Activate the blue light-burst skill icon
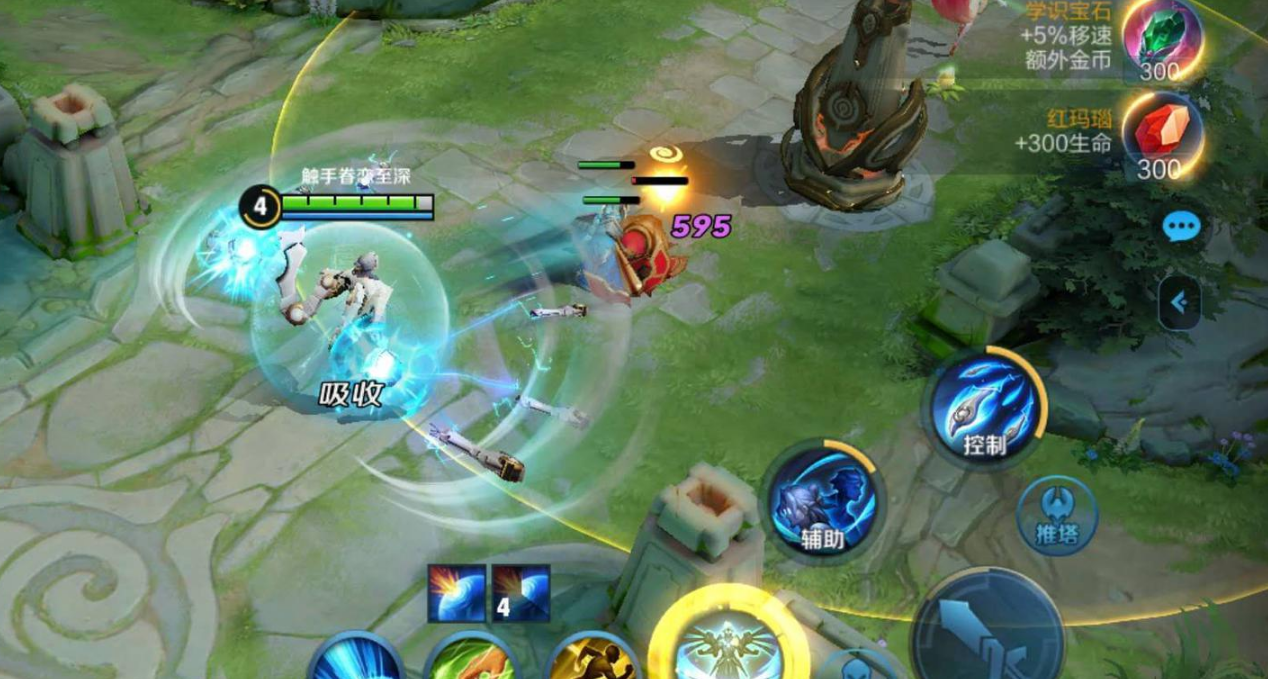 click(x=356, y=660)
